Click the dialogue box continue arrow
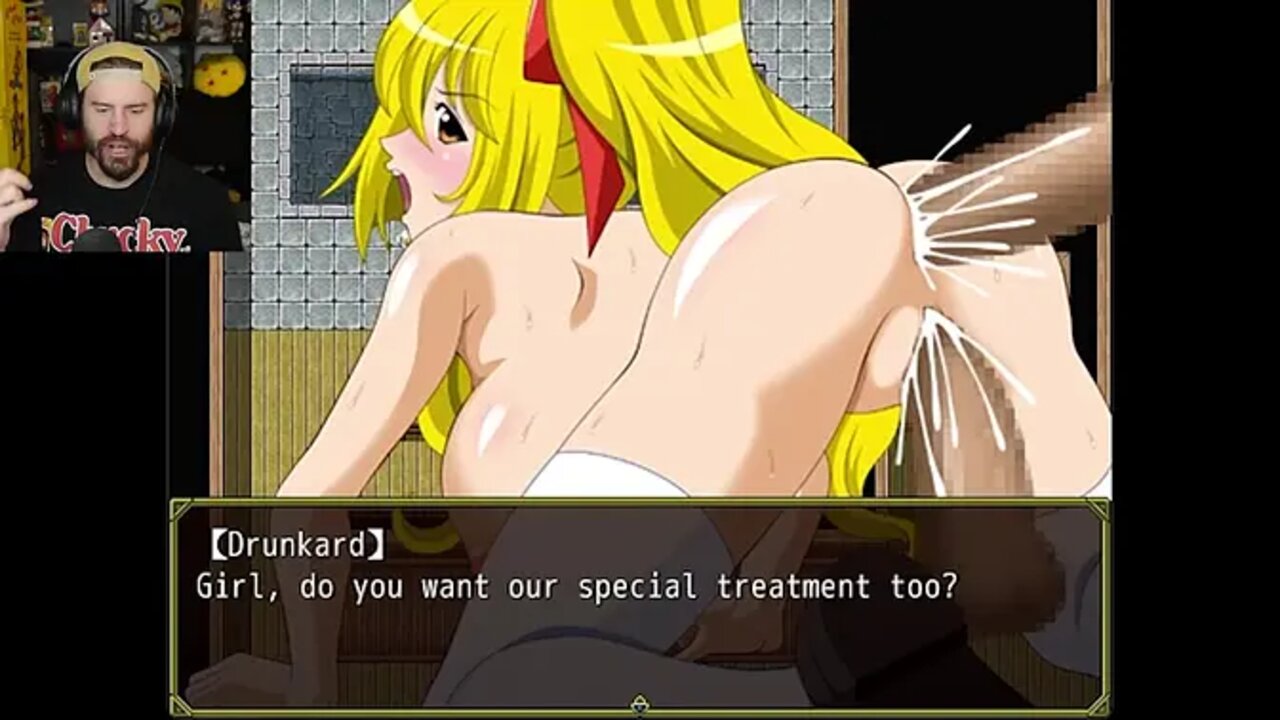The image size is (1280, 720). click(x=640, y=705)
